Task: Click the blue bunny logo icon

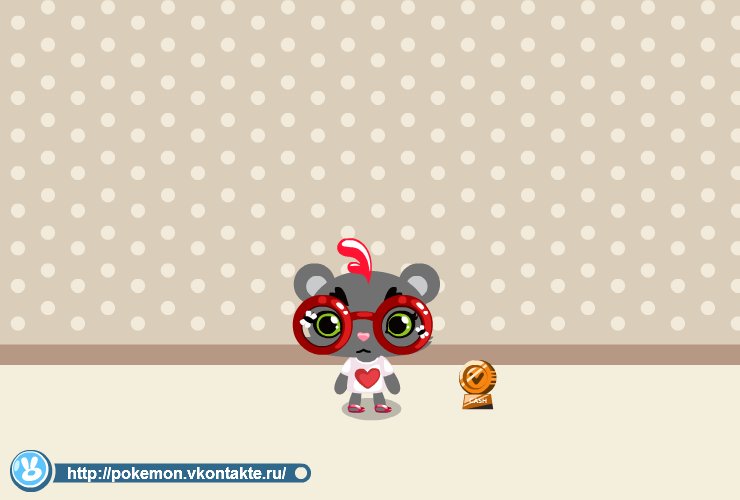Action: (x=30, y=471)
